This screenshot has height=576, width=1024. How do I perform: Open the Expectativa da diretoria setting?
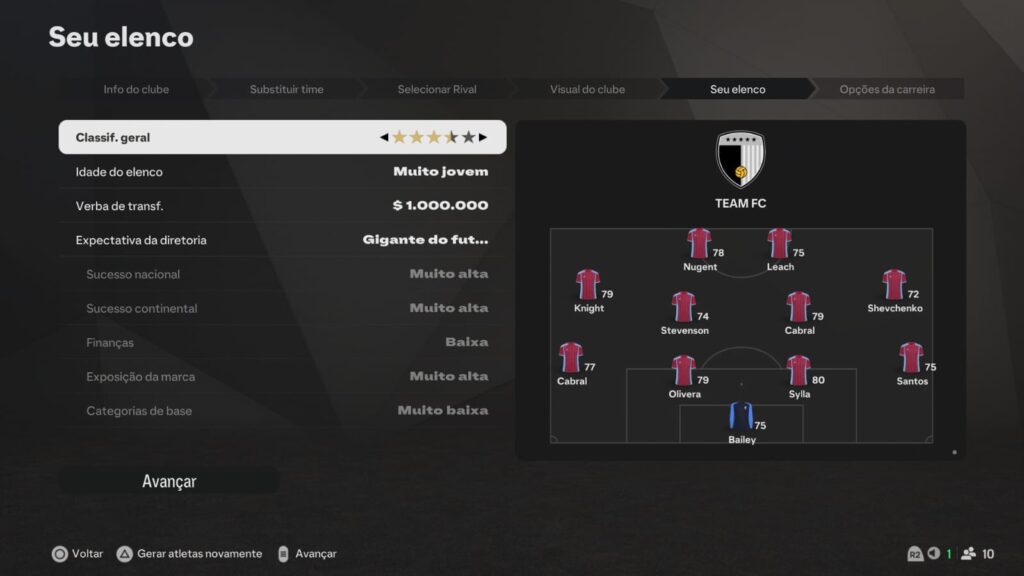pos(282,240)
